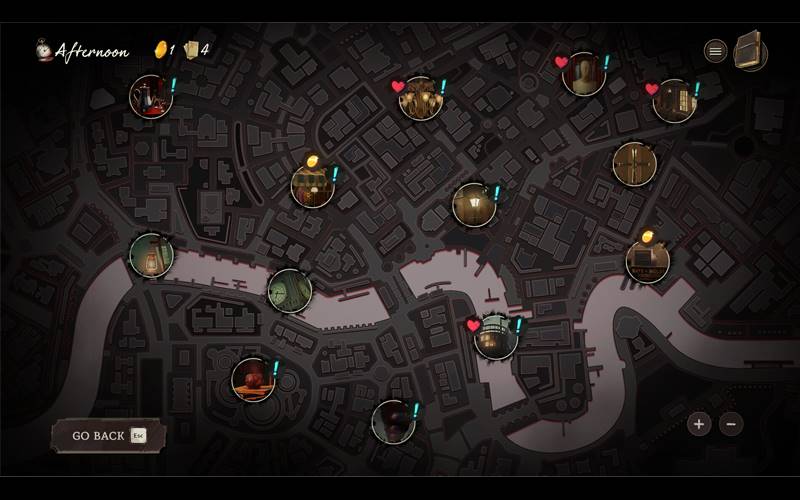Zoom in on the city map

coord(699,424)
